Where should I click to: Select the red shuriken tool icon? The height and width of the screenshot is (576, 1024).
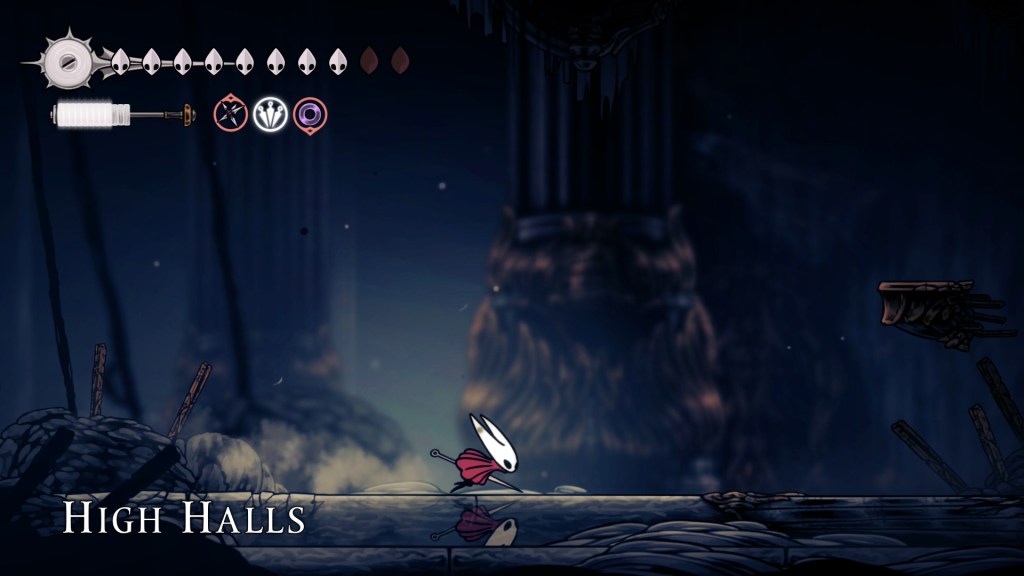[x=230, y=114]
